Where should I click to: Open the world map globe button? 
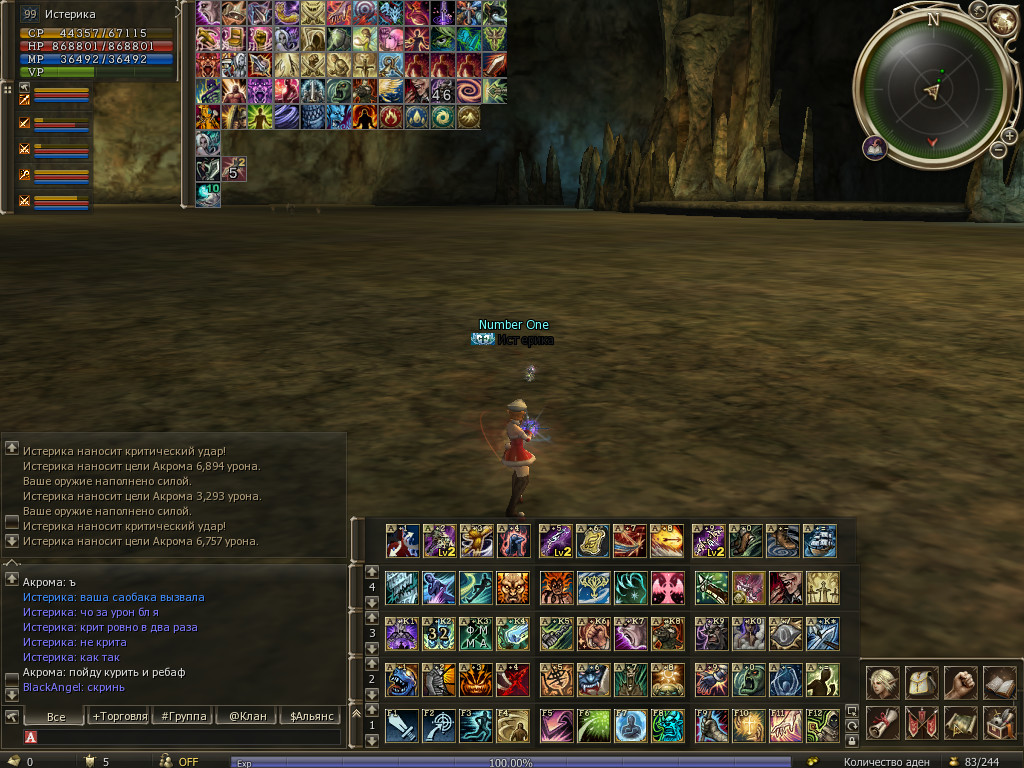(1001, 19)
